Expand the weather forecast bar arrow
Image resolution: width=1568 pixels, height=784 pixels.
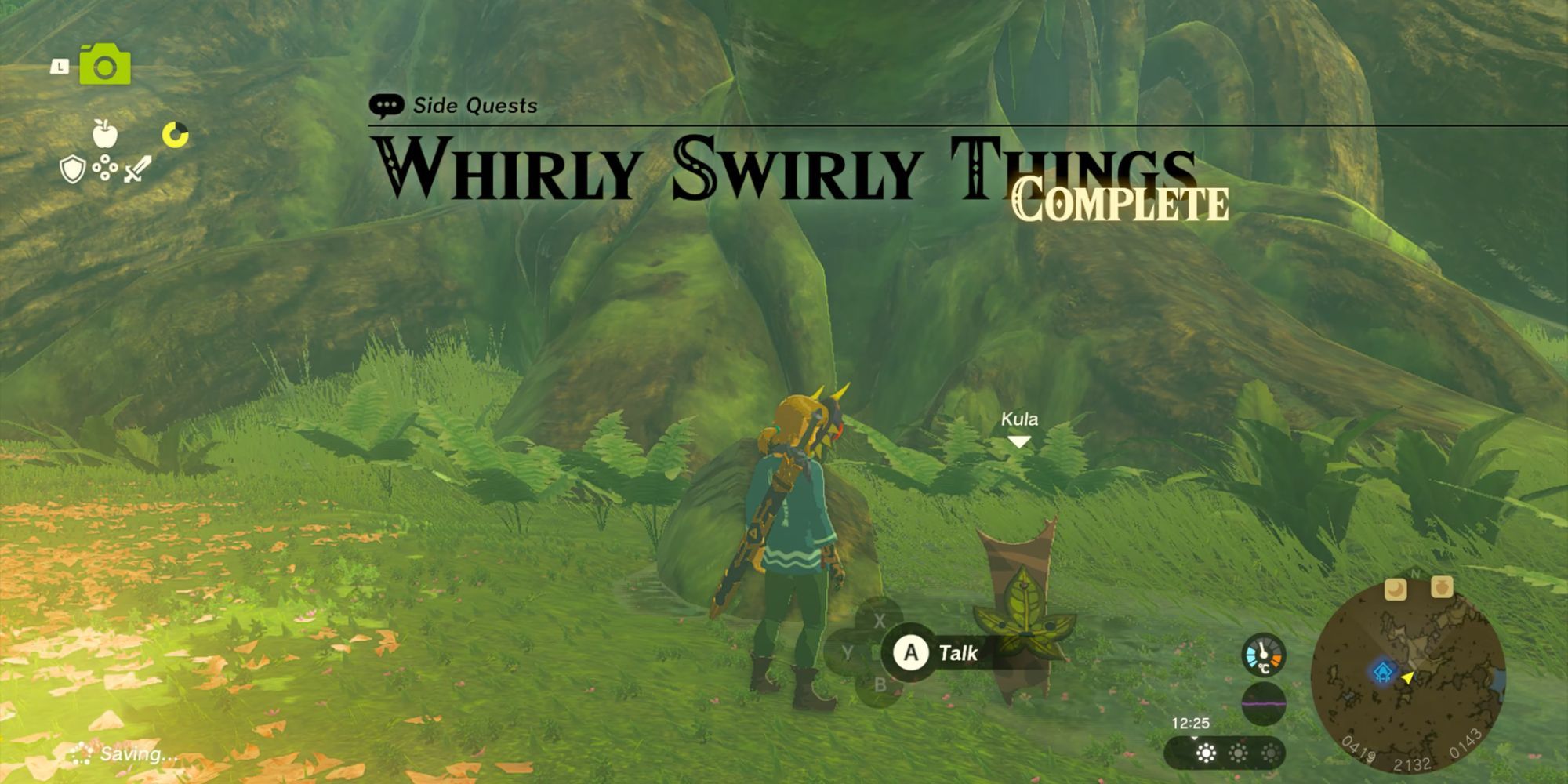click(x=1193, y=738)
